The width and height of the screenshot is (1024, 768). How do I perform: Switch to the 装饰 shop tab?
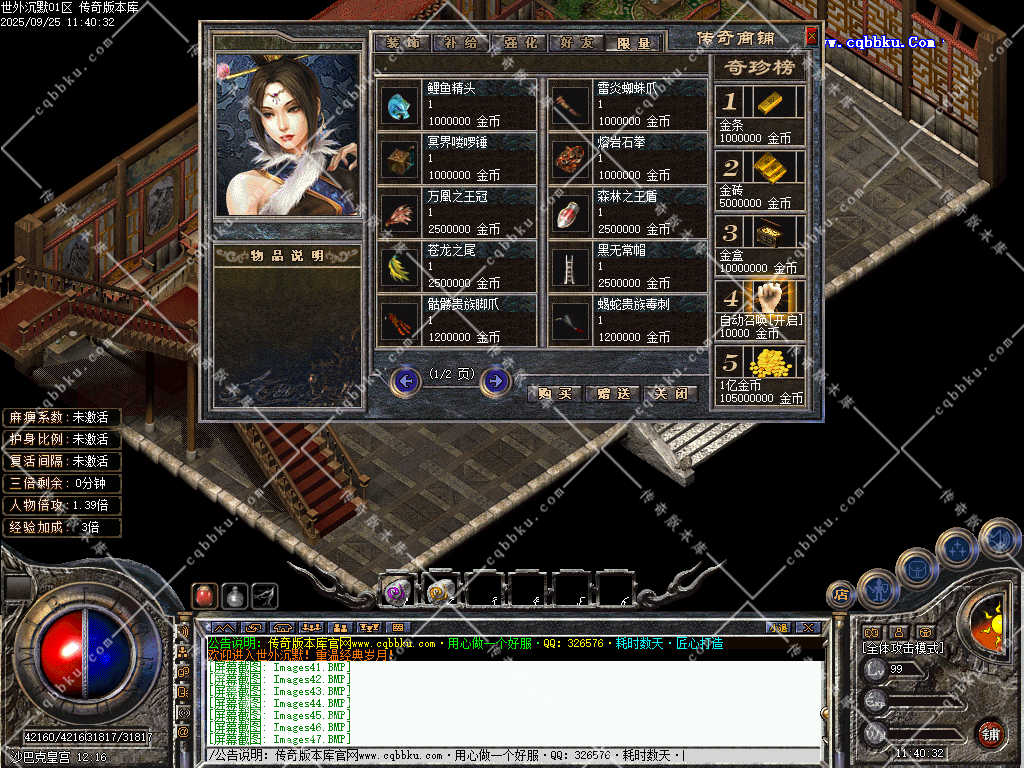click(x=402, y=43)
